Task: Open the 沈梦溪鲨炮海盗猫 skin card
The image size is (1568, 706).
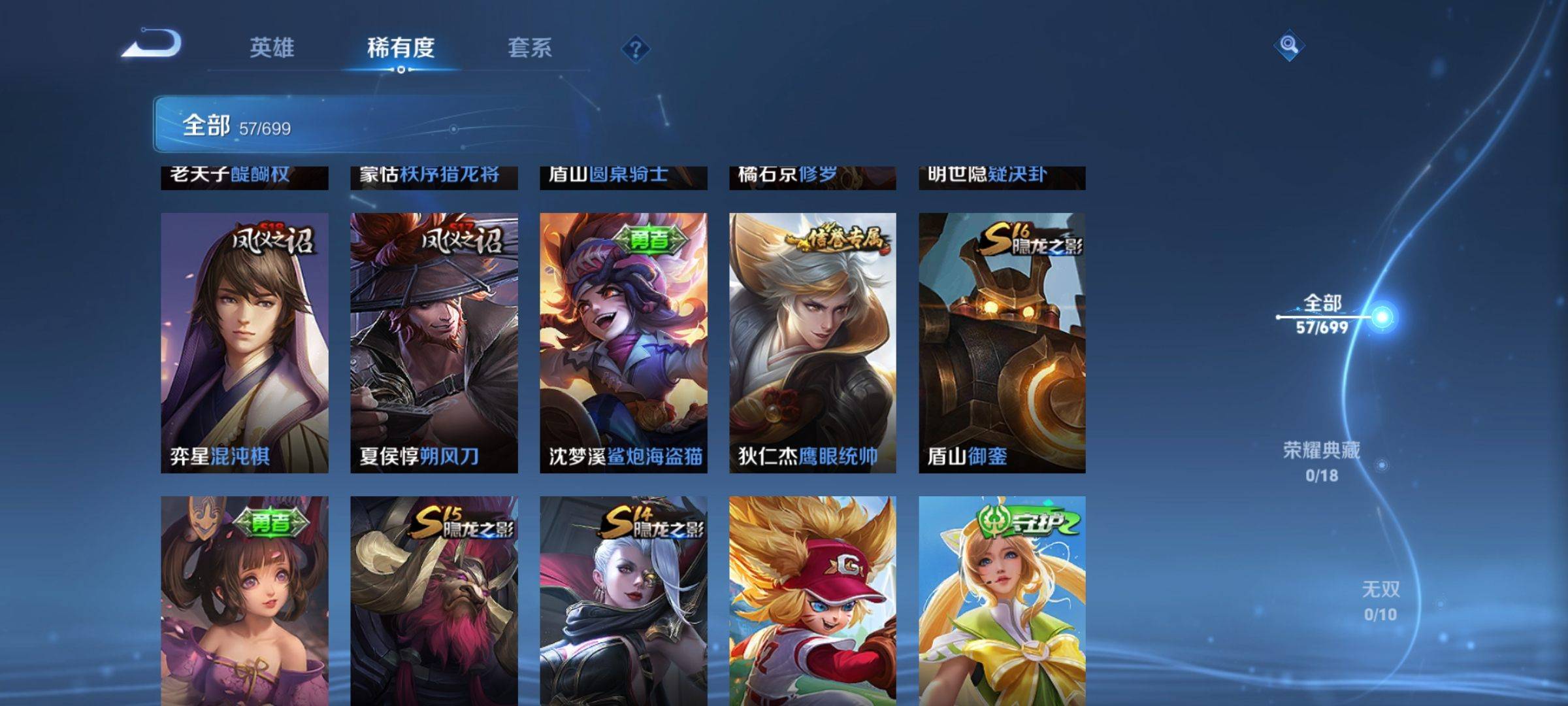Action: click(x=623, y=343)
